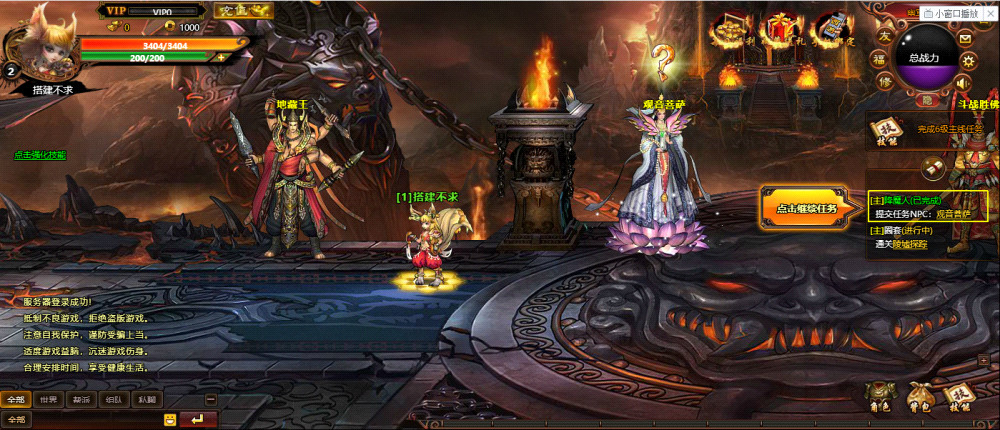The width and height of the screenshot is (1000, 430).
Task: Open the chat emoji smiley picker
Action: [x=170, y=419]
